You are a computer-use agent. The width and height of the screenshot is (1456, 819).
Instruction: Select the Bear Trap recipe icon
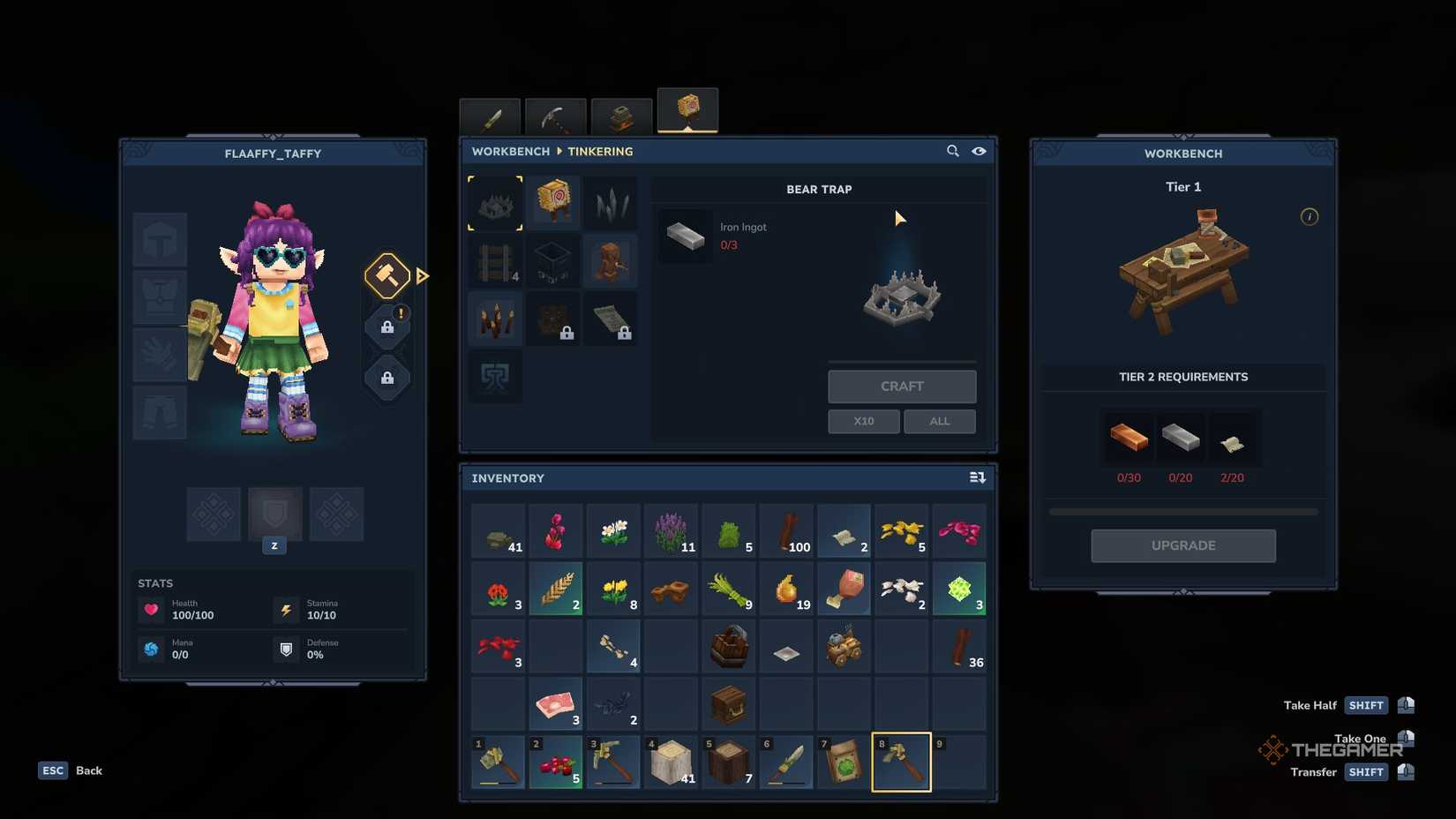[494, 202]
